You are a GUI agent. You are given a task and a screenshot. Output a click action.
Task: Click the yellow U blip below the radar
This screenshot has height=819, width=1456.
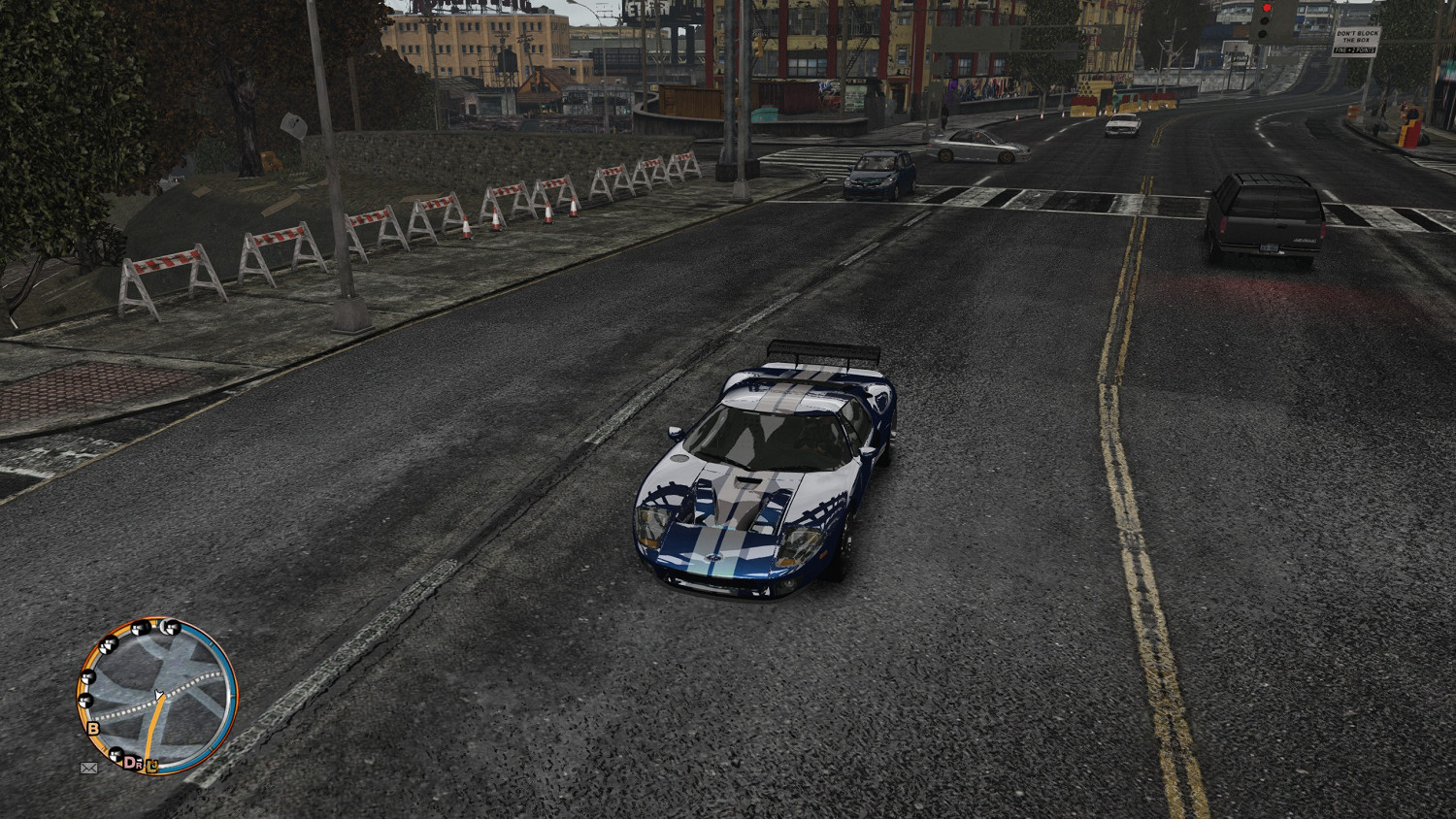[152, 767]
